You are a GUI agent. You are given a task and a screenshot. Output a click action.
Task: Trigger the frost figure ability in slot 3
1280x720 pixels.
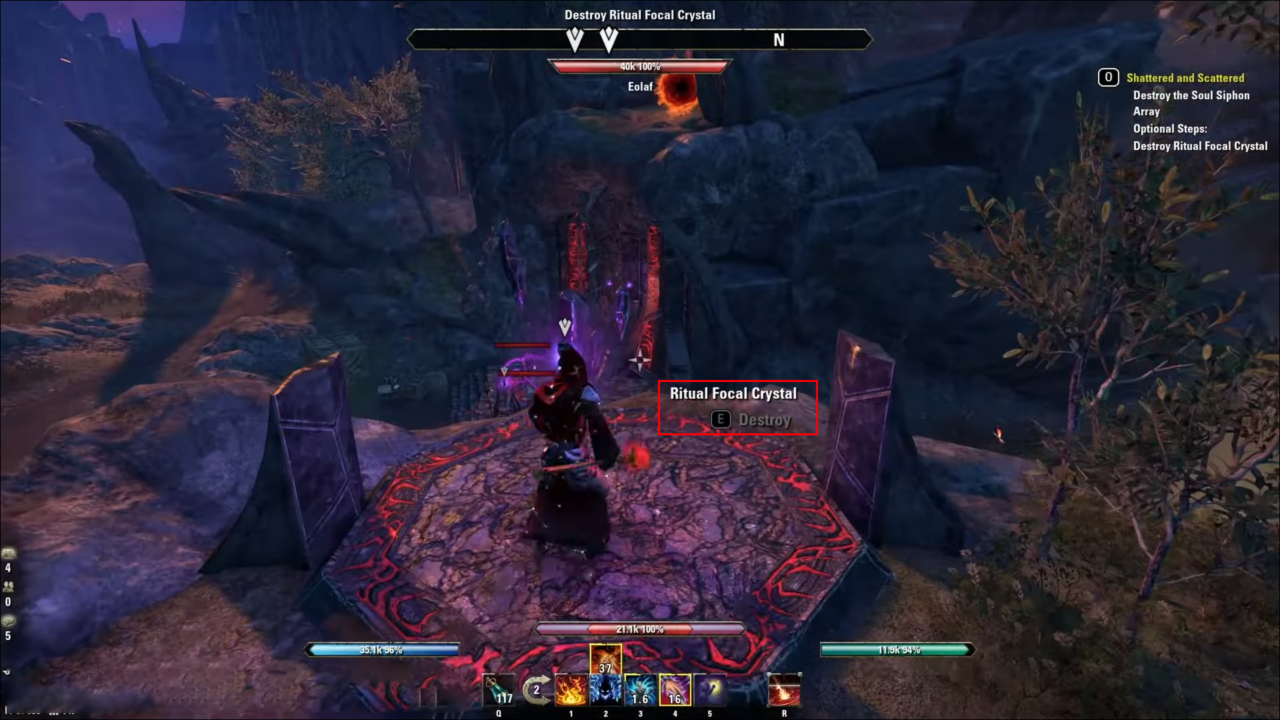tap(638, 690)
